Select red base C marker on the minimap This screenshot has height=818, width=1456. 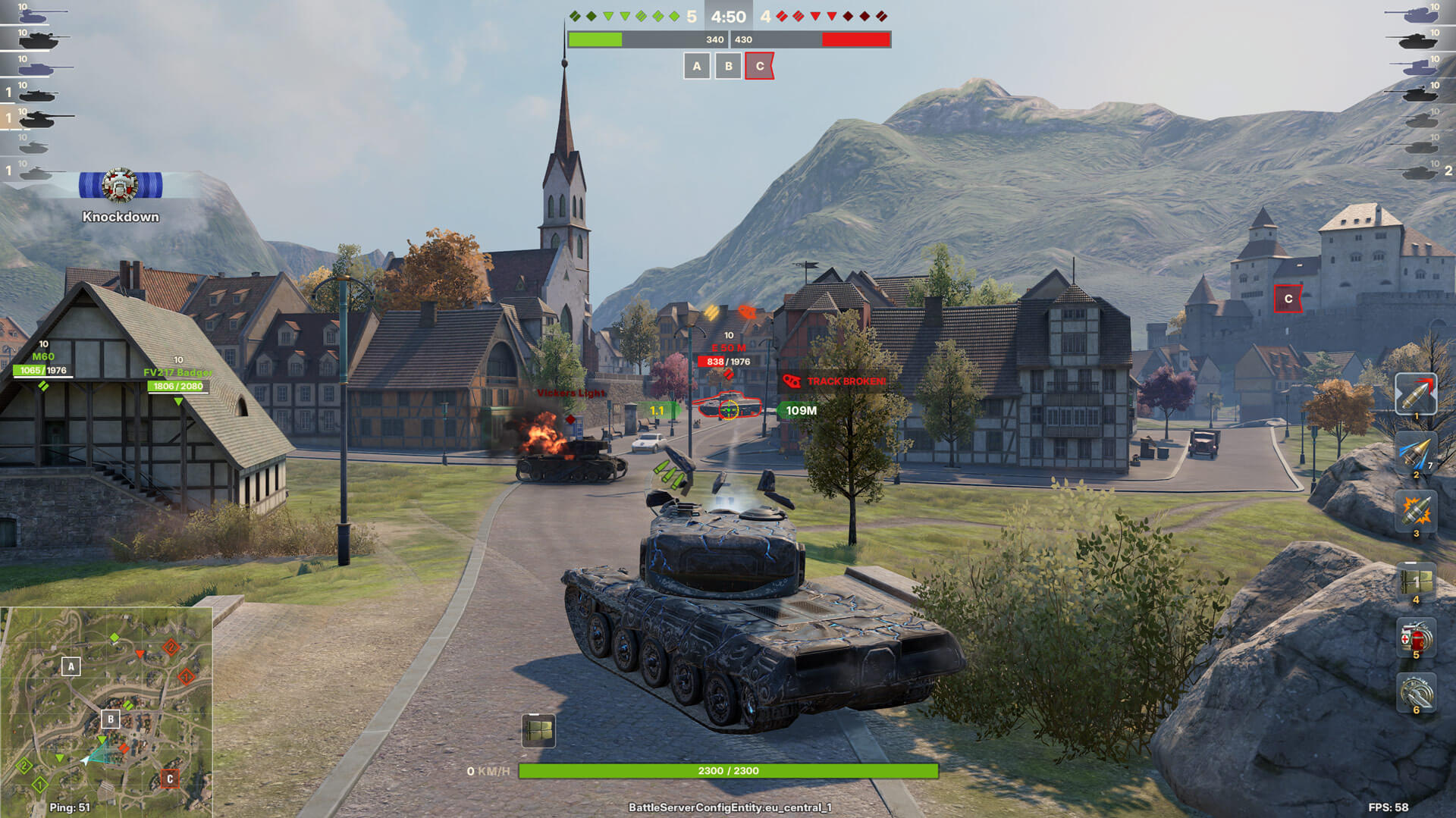click(x=170, y=779)
